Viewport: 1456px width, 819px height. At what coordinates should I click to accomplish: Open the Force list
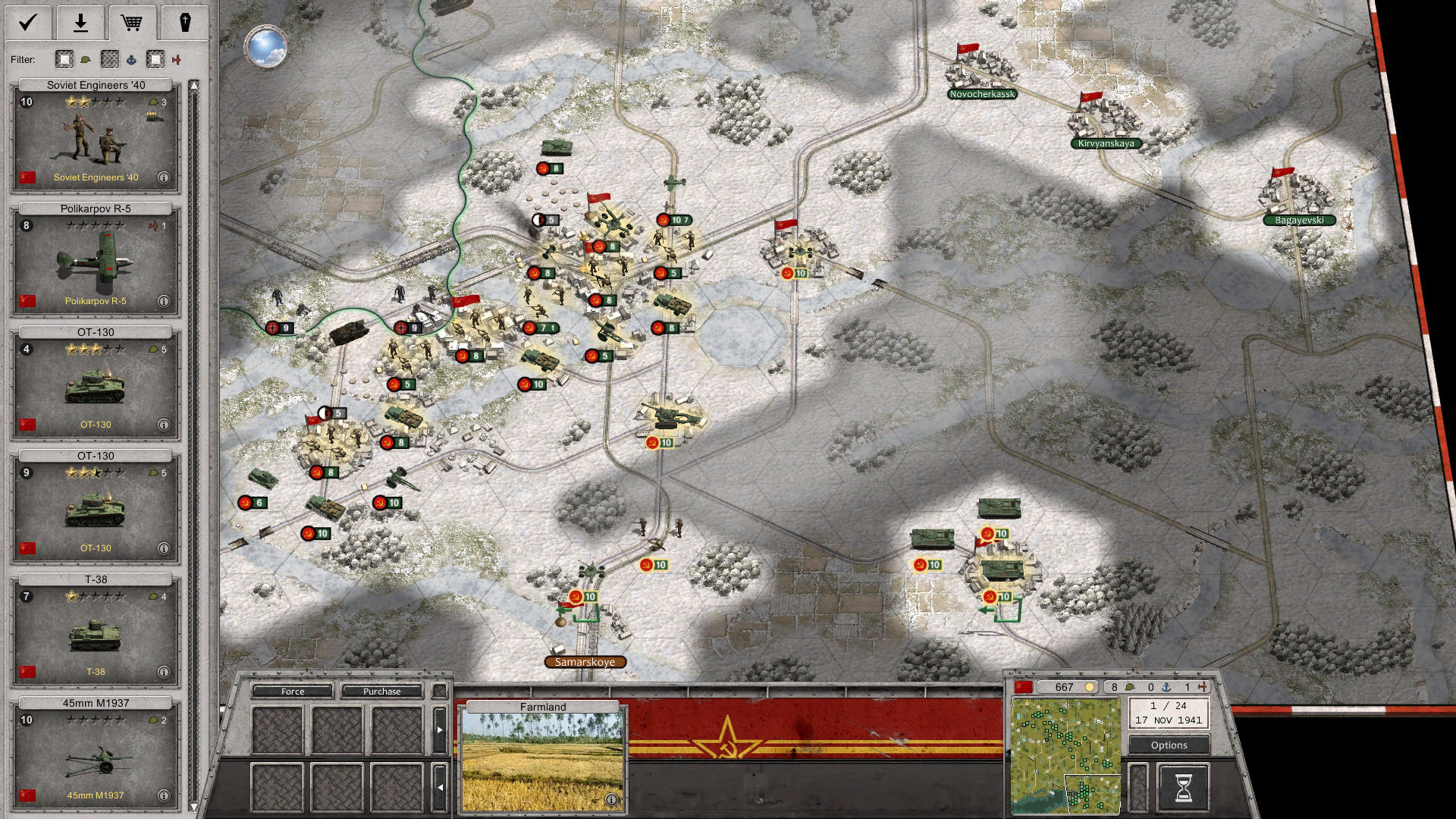tap(293, 692)
